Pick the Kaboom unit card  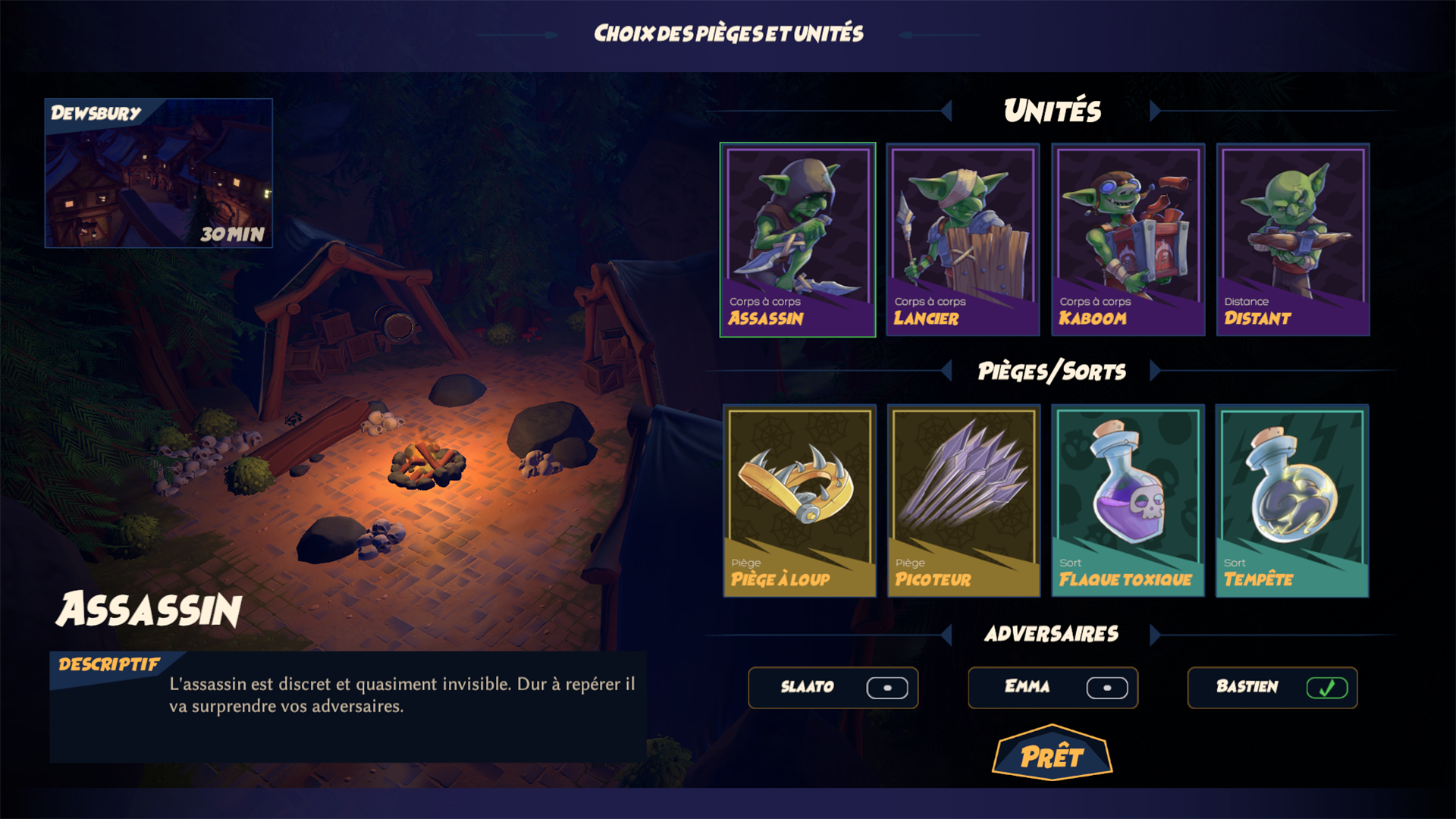[1128, 239]
